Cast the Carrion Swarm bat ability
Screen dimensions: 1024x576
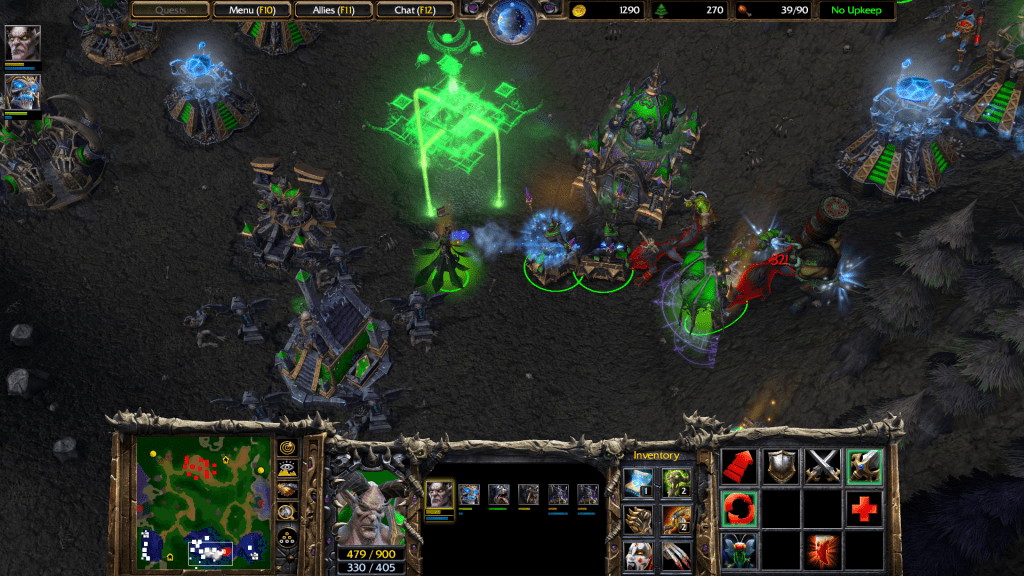(739, 549)
